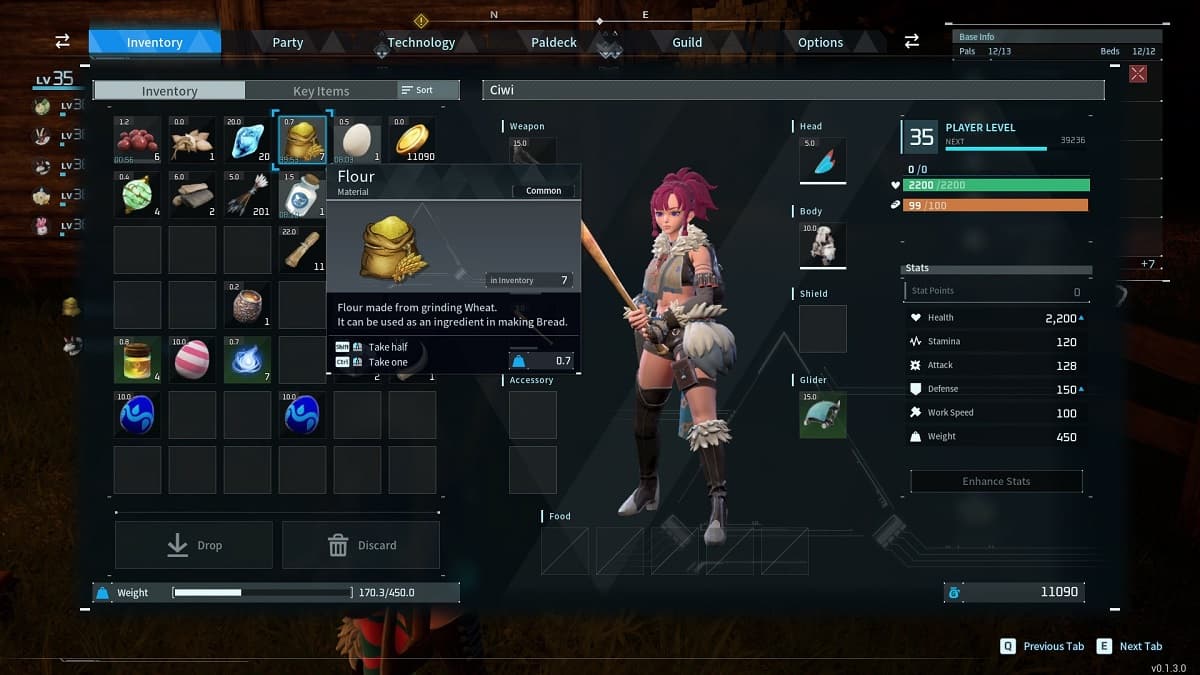The height and width of the screenshot is (675, 1200).
Task: Select the red berries slot
Action: (x=137, y=140)
